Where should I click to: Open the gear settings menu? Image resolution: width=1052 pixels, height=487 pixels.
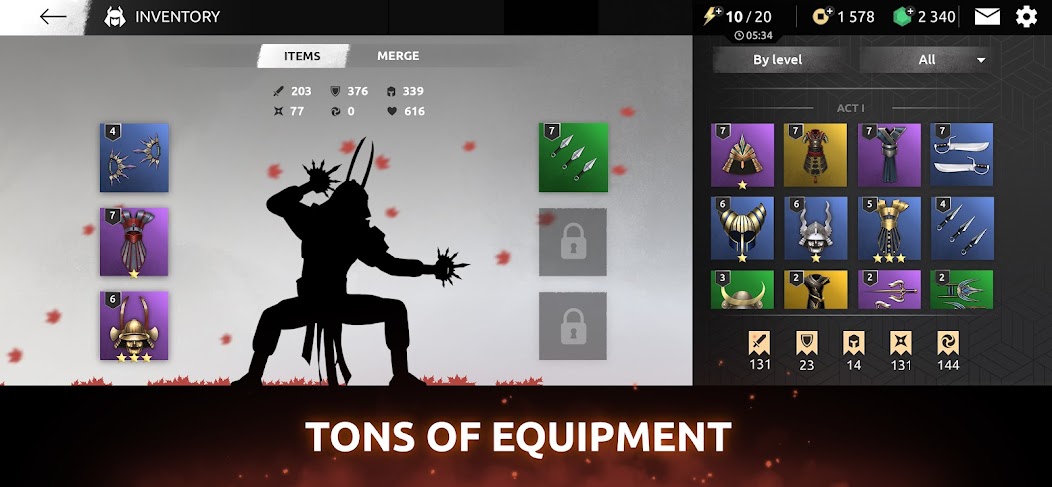click(1026, 16)
